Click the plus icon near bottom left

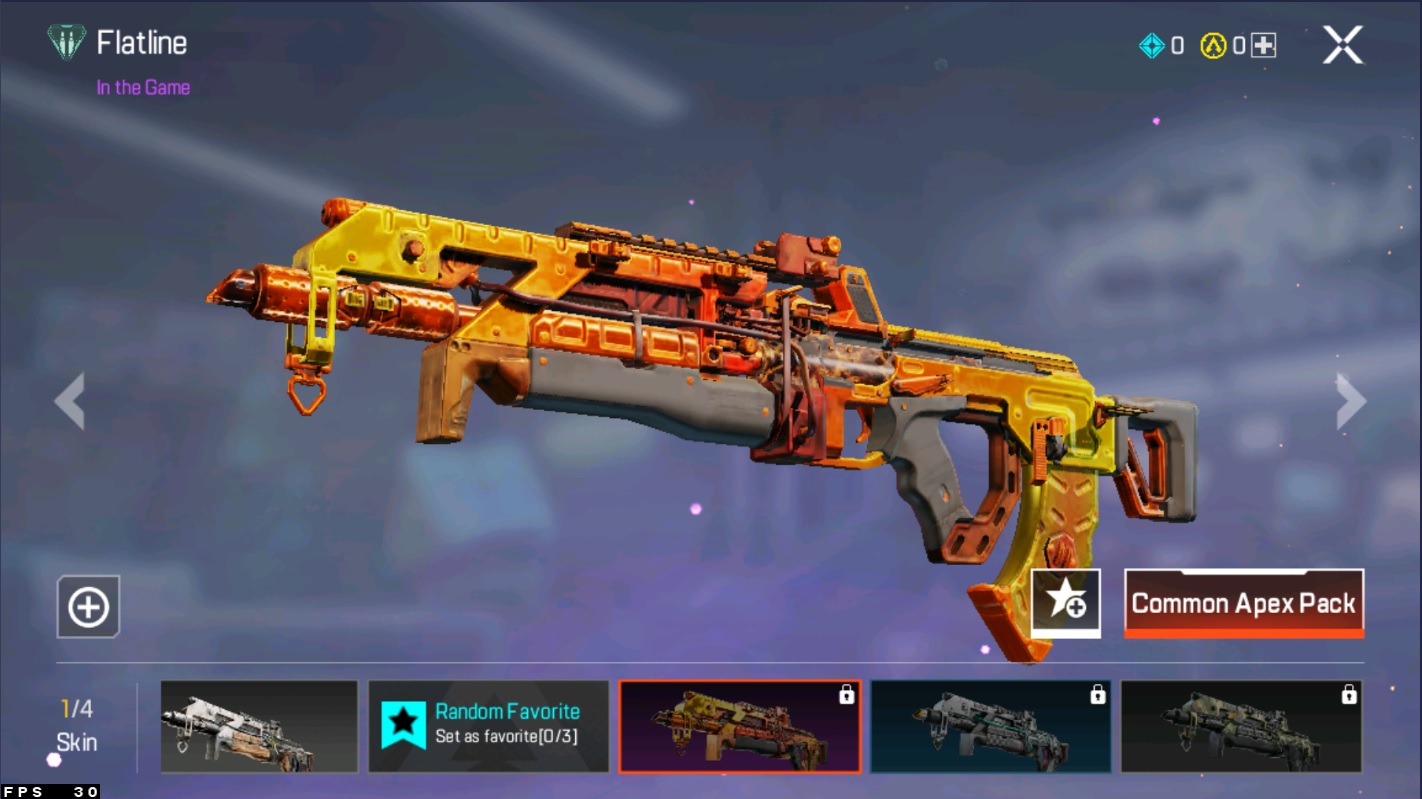[87, 607]
